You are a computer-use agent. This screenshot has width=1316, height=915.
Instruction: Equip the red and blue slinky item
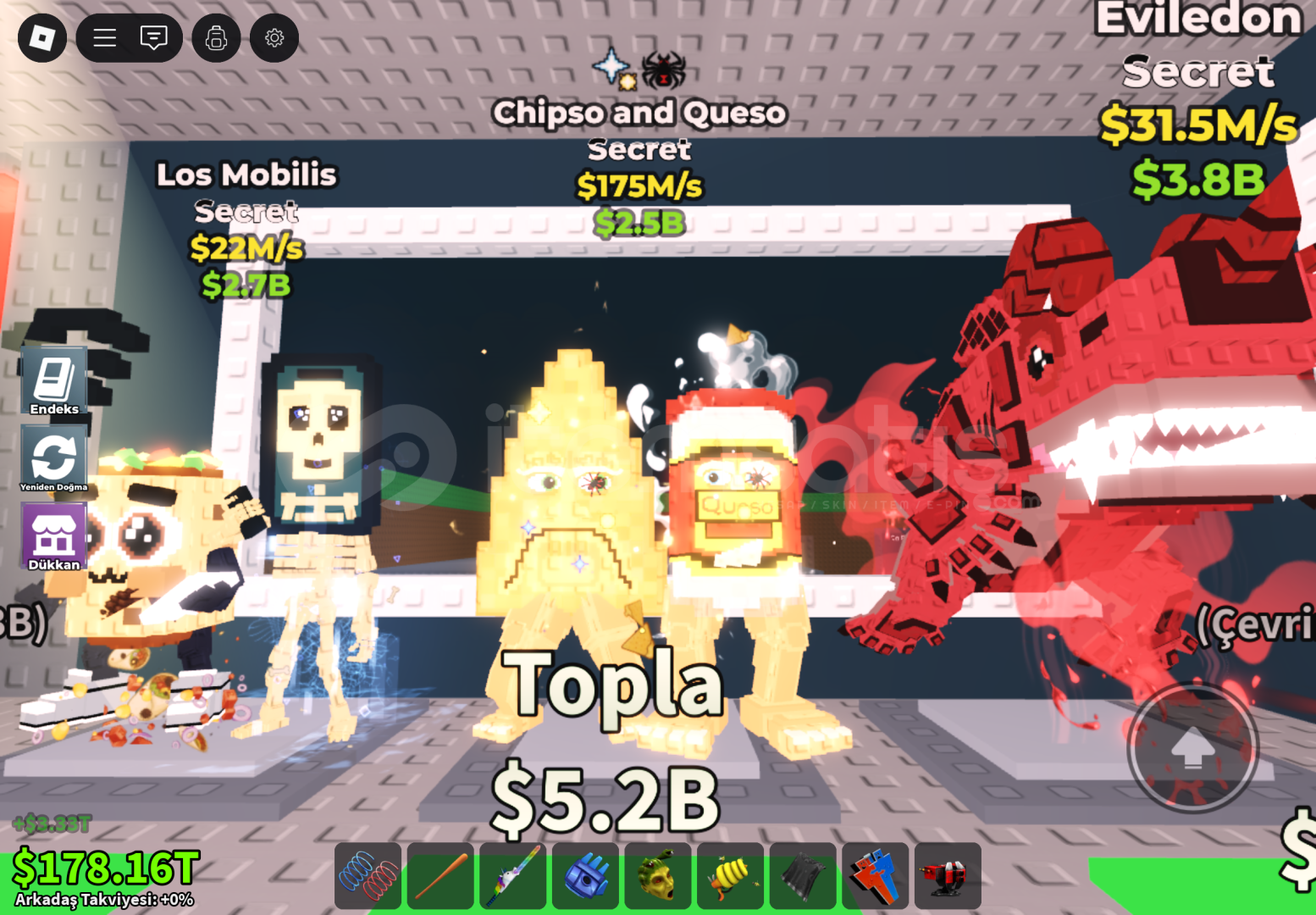click(368, 875)
